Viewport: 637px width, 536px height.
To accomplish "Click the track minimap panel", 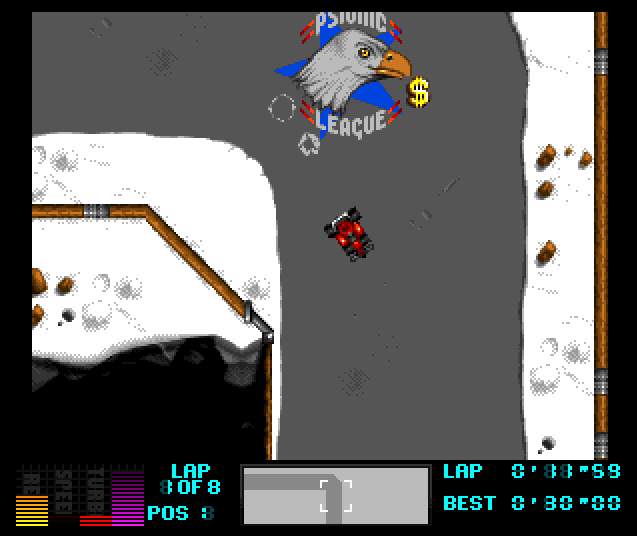I will tap(336, 495).
